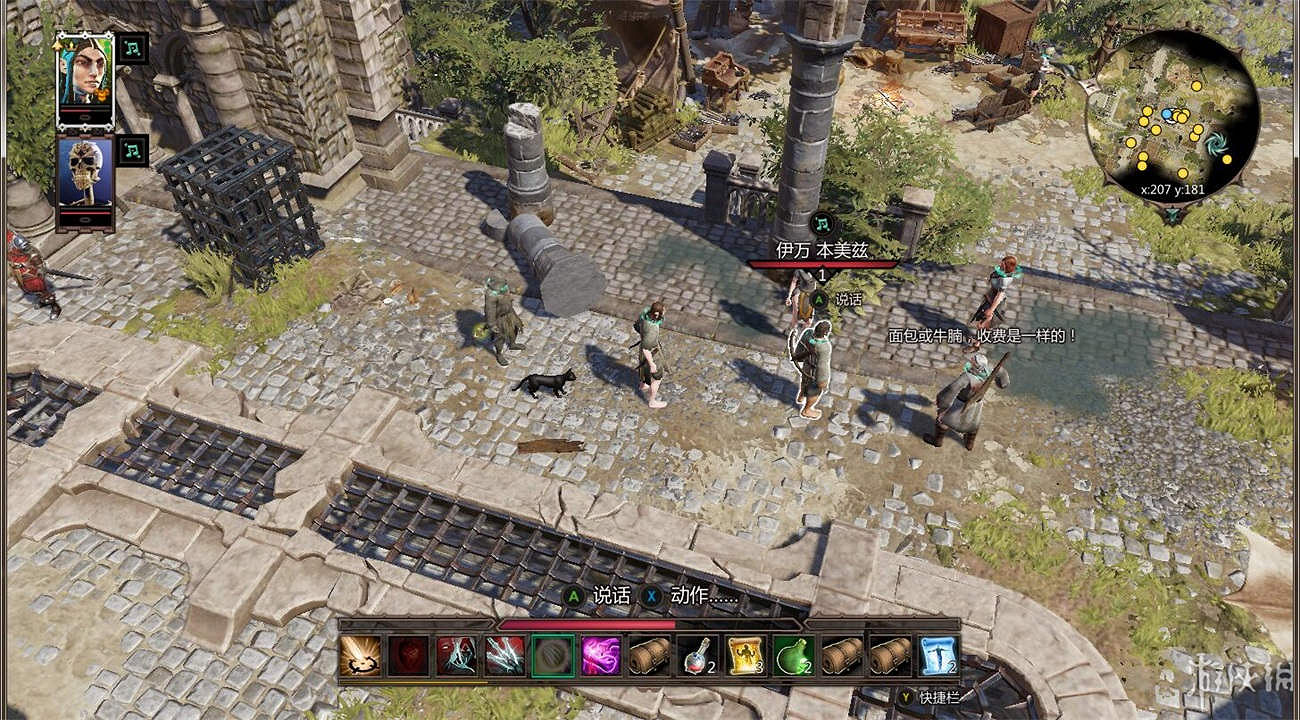Click the teal swirl waypoint marker on the minimap
Viewport: 1300px width, 720px height.
point(1217,144)
